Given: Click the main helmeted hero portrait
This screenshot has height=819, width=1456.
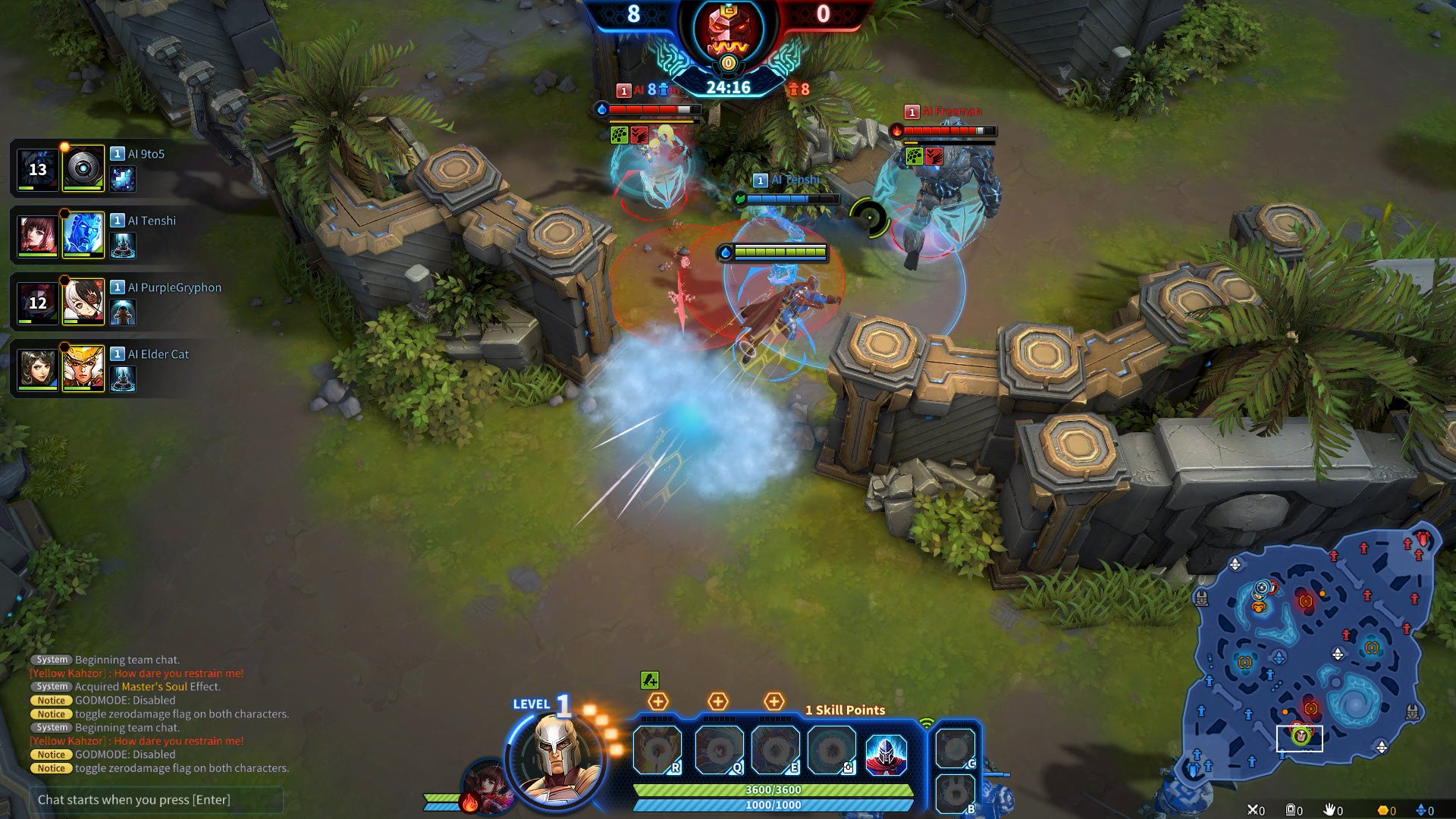Looking at the screenshot, I should coord(557,755).
